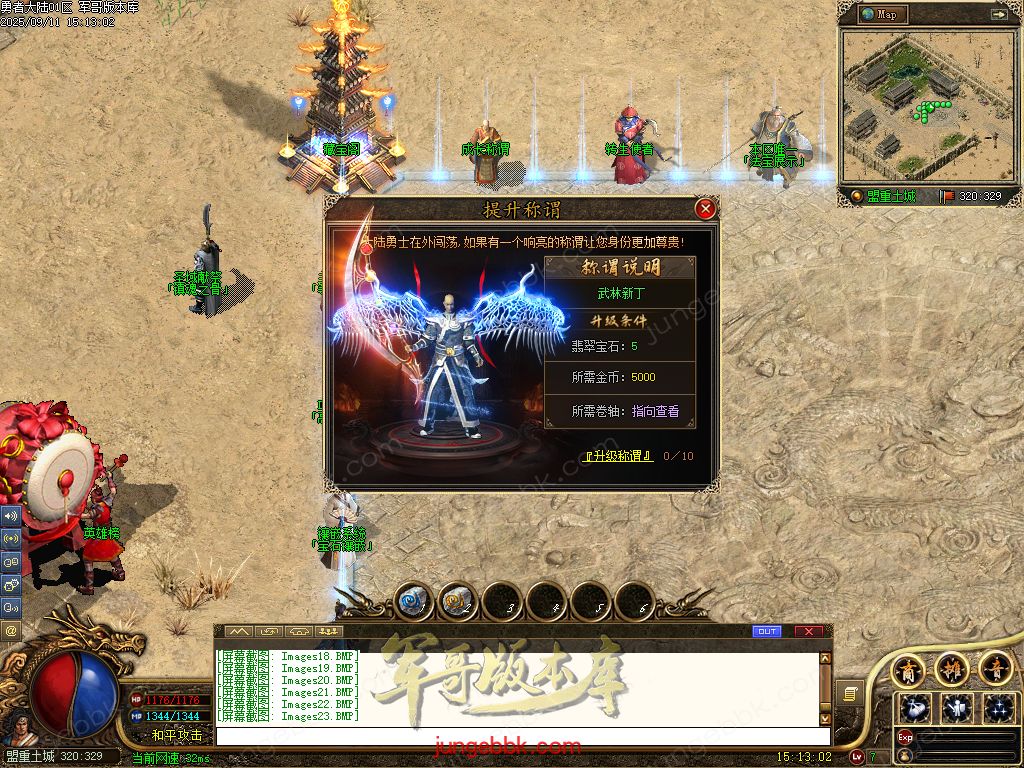Image resolution: width=1024 pixels, height=768 pixels.
Task: Use the blue scroll in hotbar slot 1
Action: click(412, 601)
